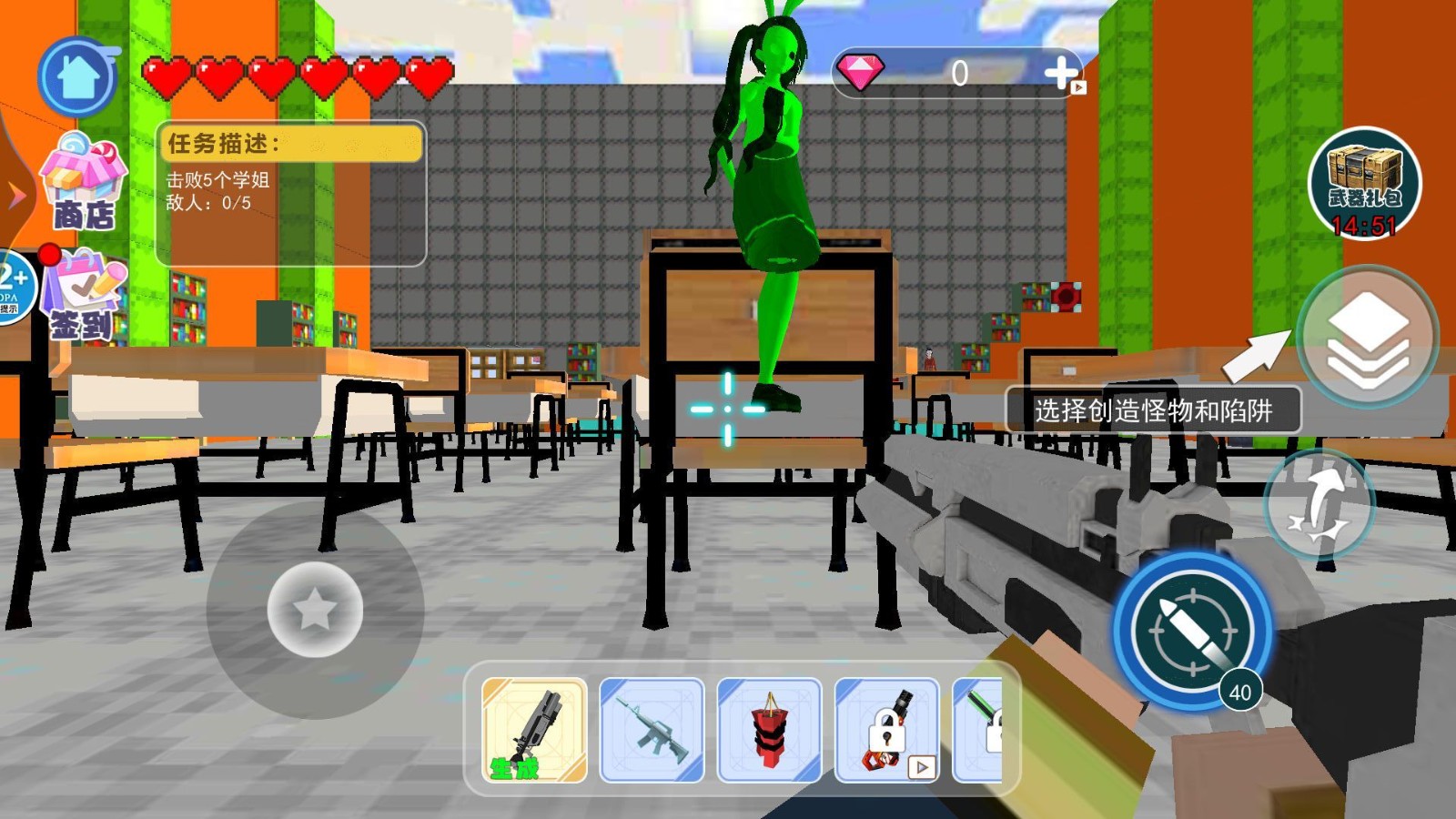Image resolution: width=1456 pixels, height=819 pixels.
Task: Tap the star movement joystick
Action: pyautogui.click(x=315, y=609)
